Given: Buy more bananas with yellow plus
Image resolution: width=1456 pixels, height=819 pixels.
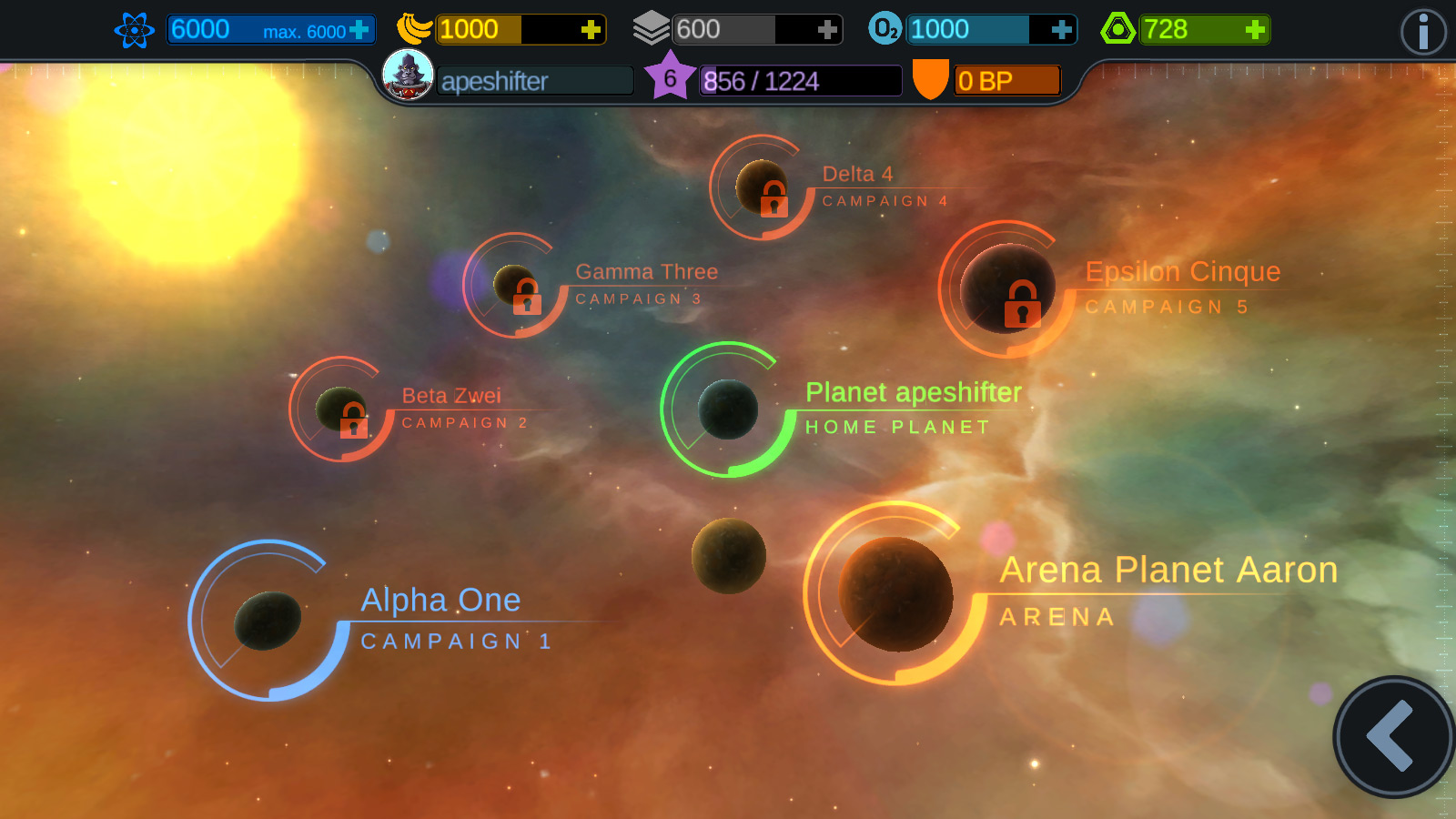Looking at the screenshot, I should tap(591, 30).
